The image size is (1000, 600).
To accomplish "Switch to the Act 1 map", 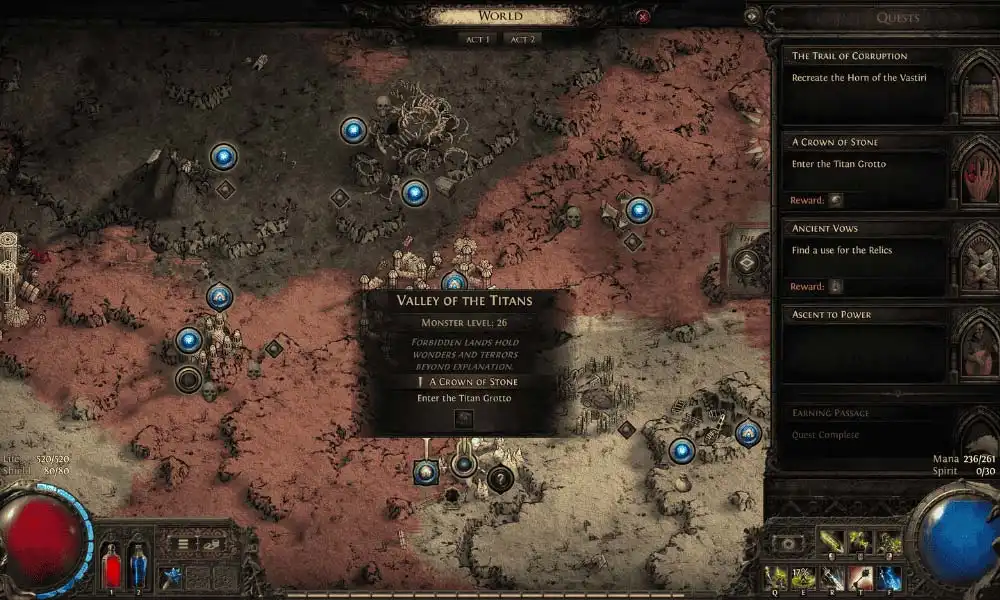I will point(476,39).
